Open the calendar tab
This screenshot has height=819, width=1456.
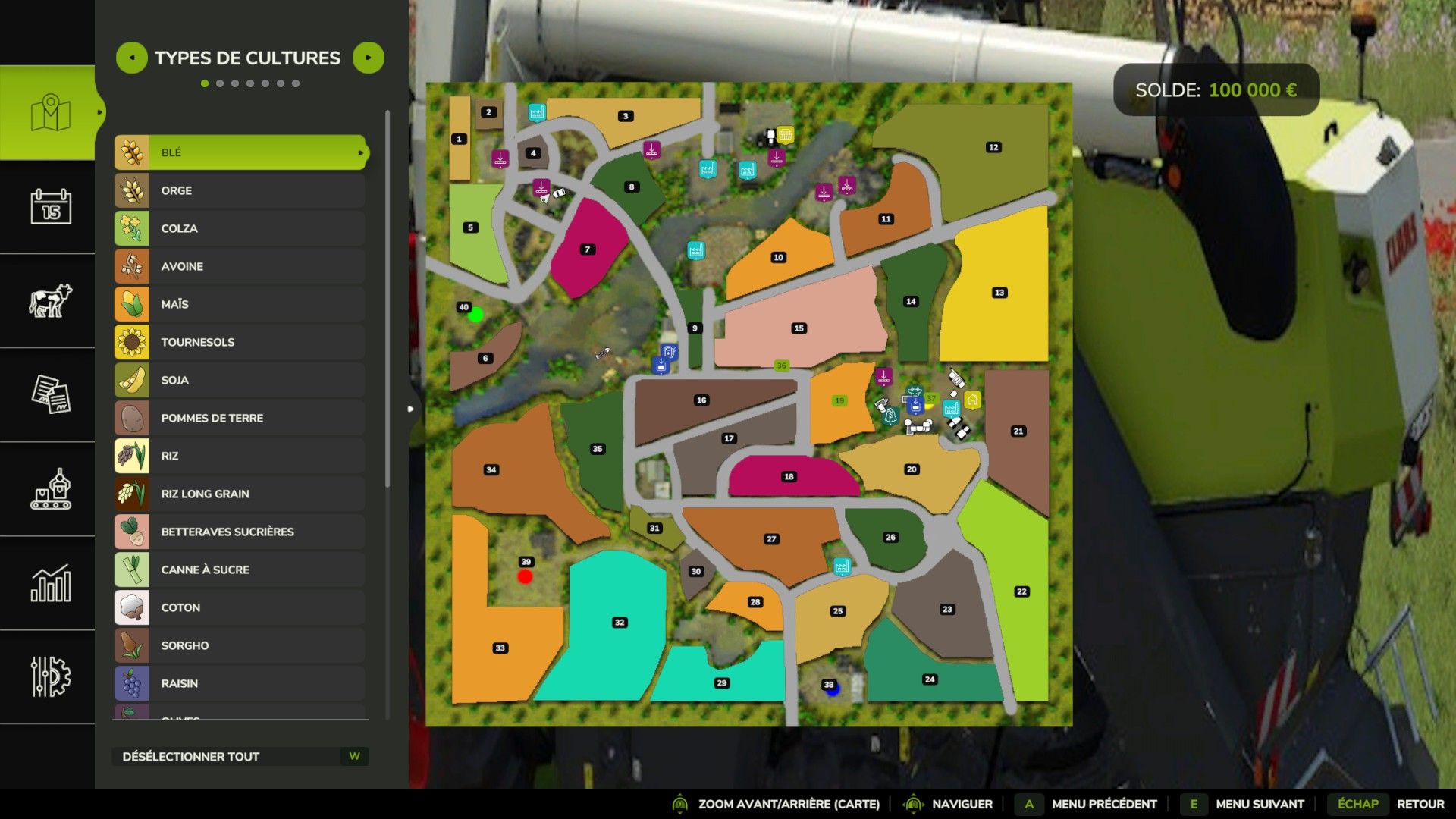pos(50,206)
